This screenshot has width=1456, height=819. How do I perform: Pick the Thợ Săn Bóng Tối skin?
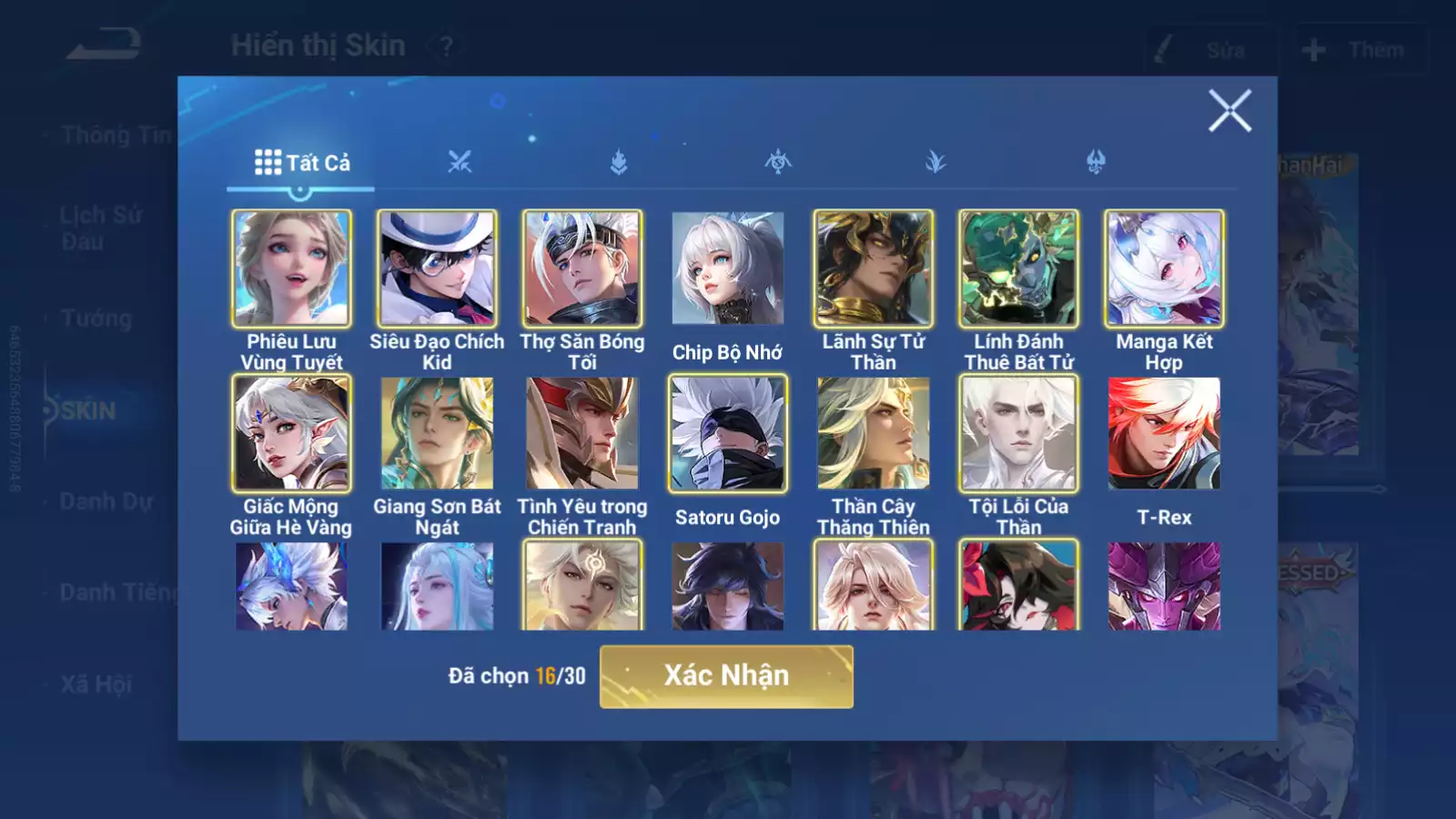(x=582, y=268)
